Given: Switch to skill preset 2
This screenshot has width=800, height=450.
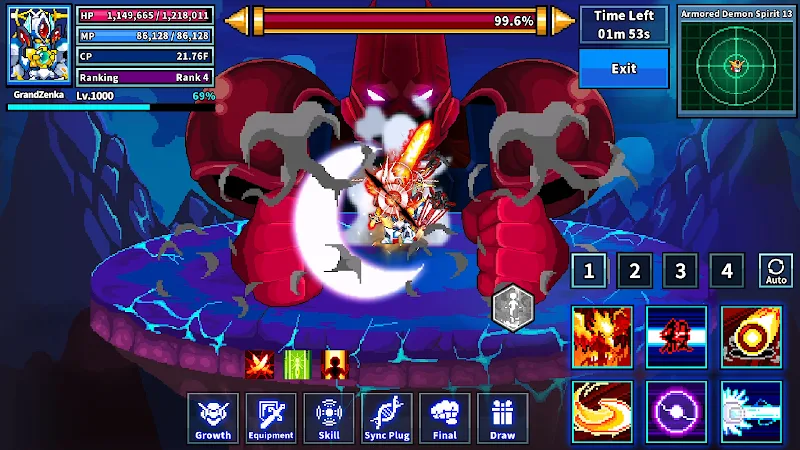Looking at the screenshot, I should pyautogui.click(x=634, y=270).
